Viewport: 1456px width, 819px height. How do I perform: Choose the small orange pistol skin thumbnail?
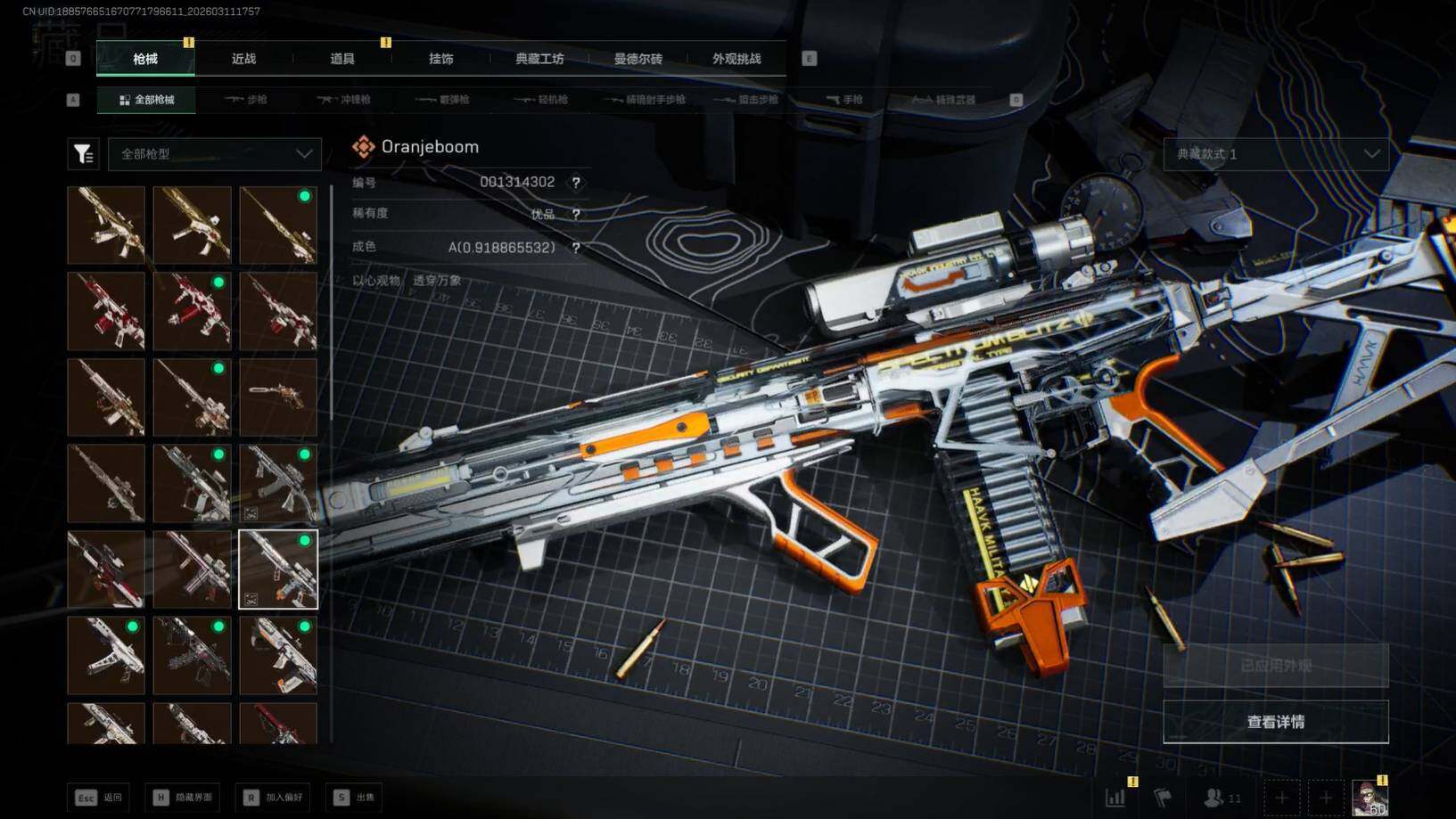point(278,397)
